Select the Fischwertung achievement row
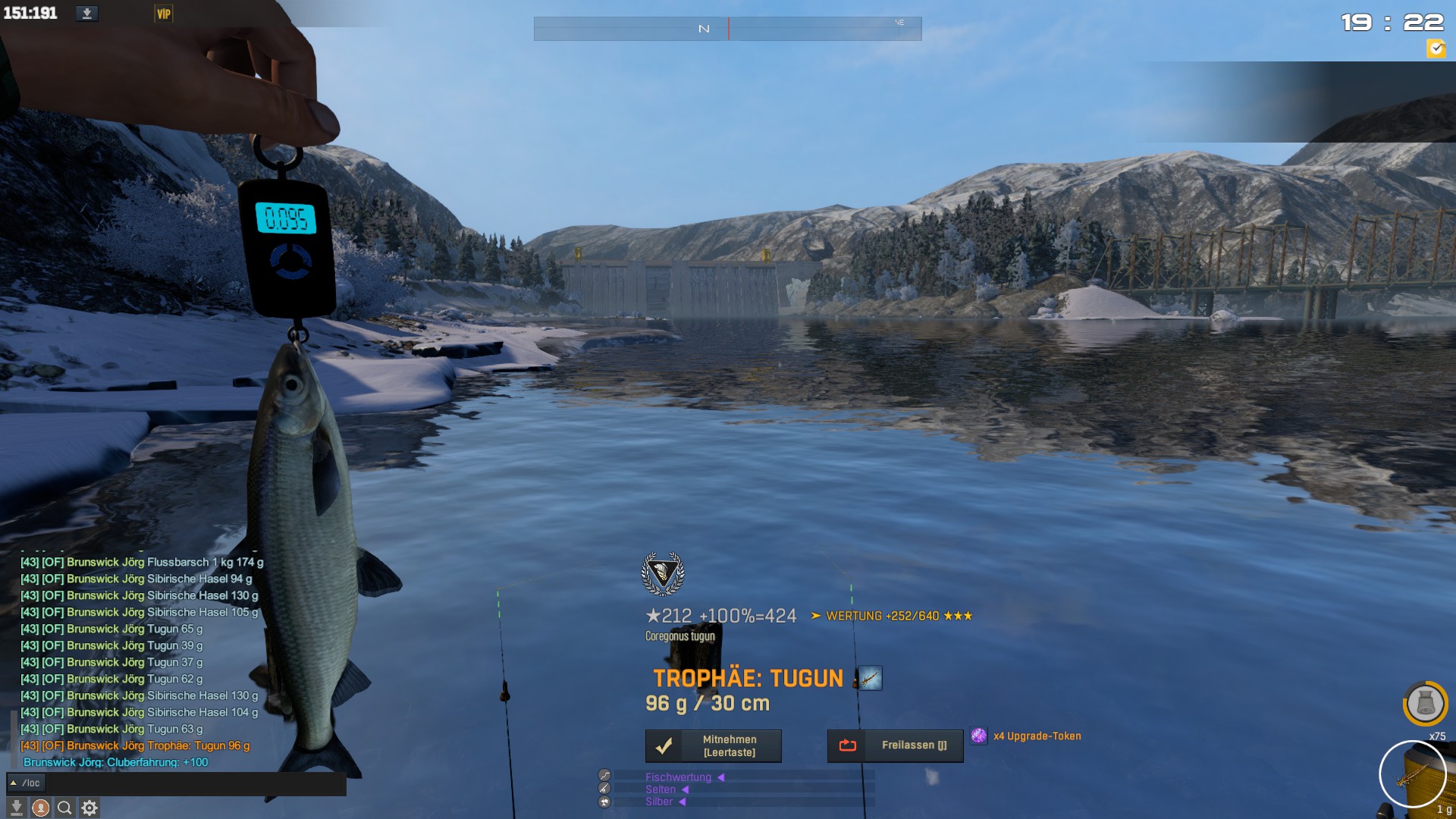The image size is (1456, 819). pyautogui.click(x=678, y=777)
